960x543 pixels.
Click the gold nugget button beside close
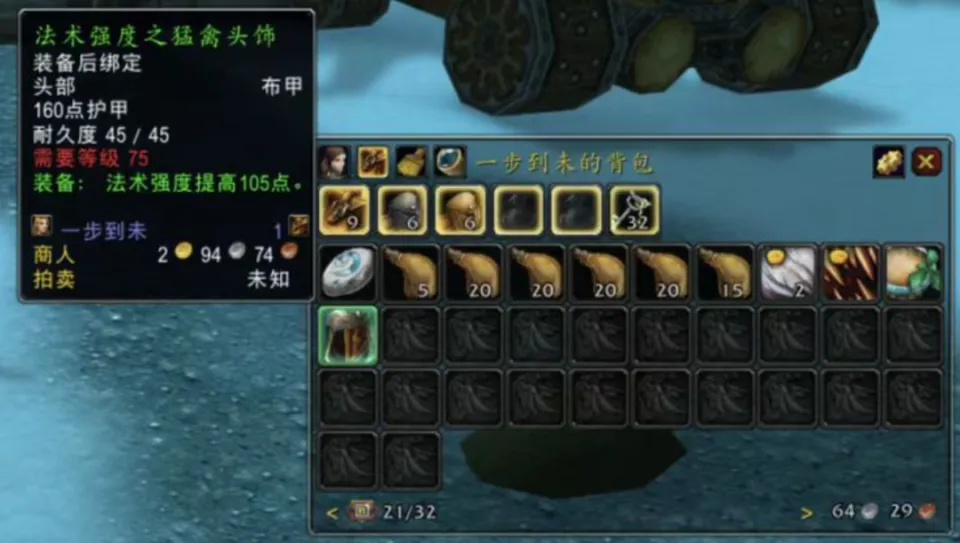click(888, 161)
